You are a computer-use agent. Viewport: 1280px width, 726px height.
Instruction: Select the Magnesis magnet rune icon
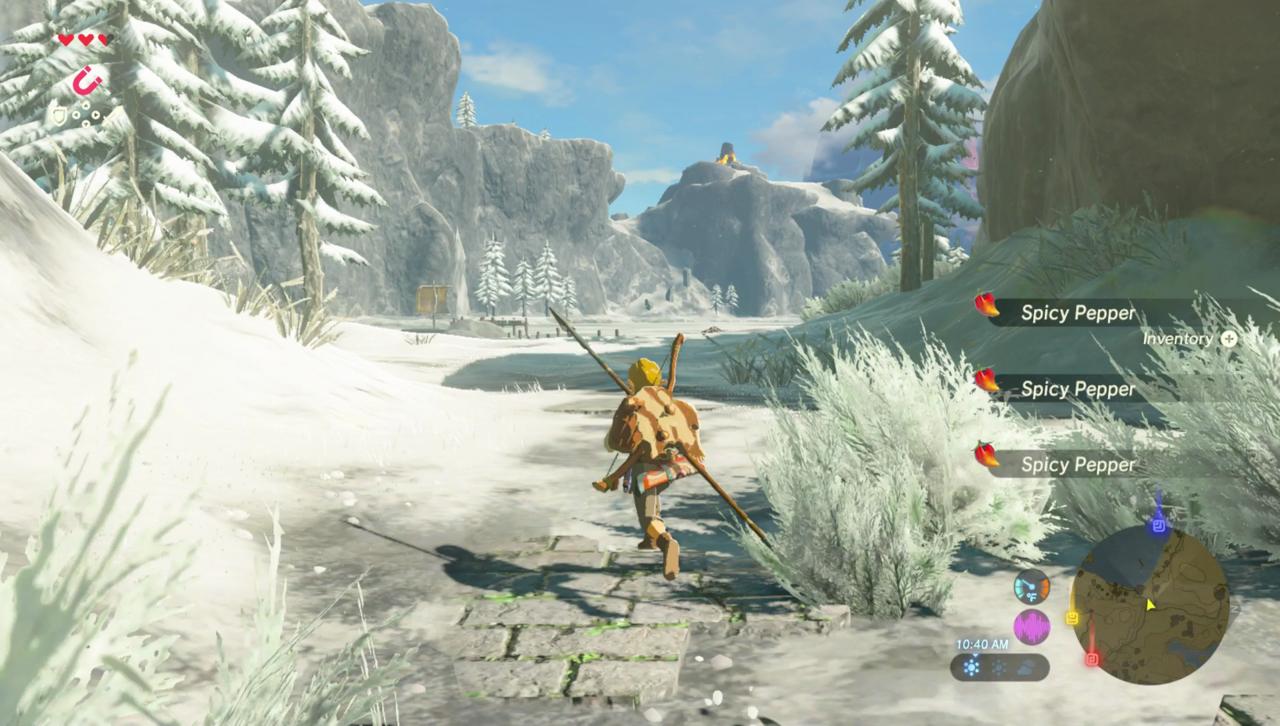[x=89, y=79]
